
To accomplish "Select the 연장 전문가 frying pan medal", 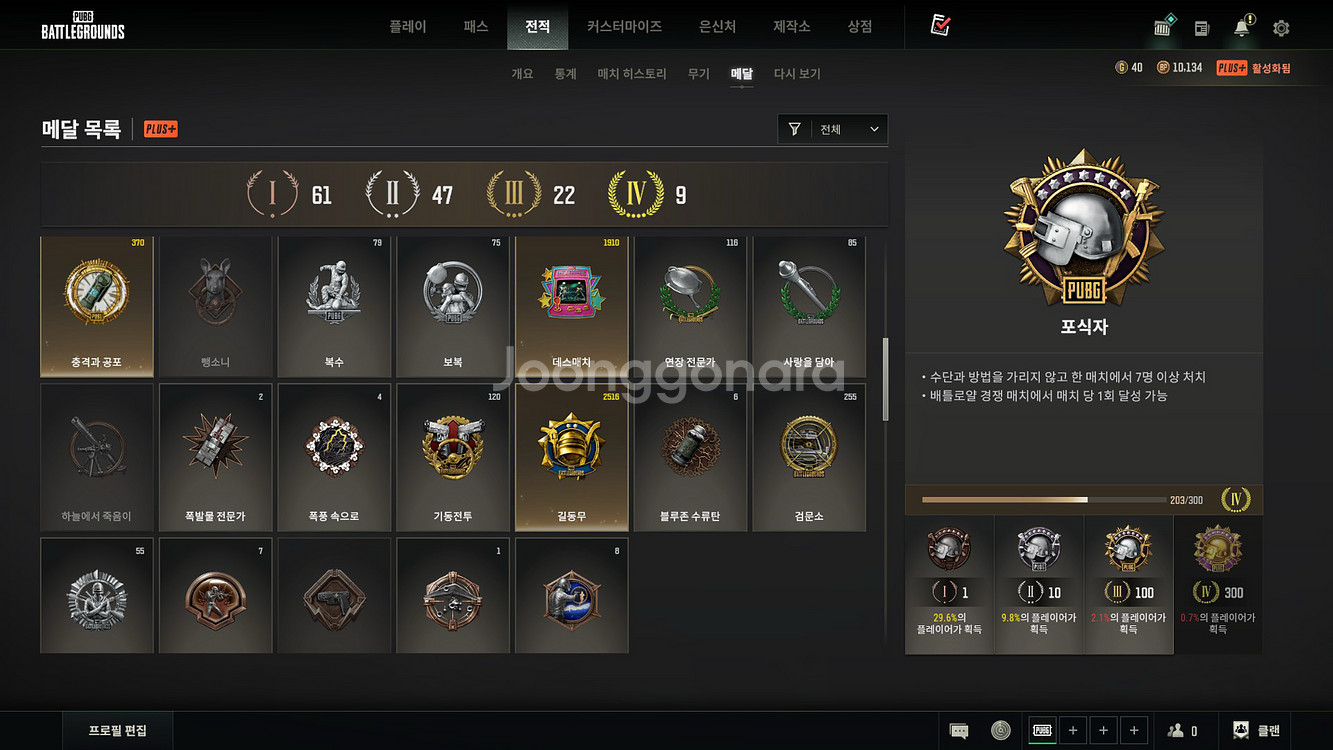I will point(691,307).
